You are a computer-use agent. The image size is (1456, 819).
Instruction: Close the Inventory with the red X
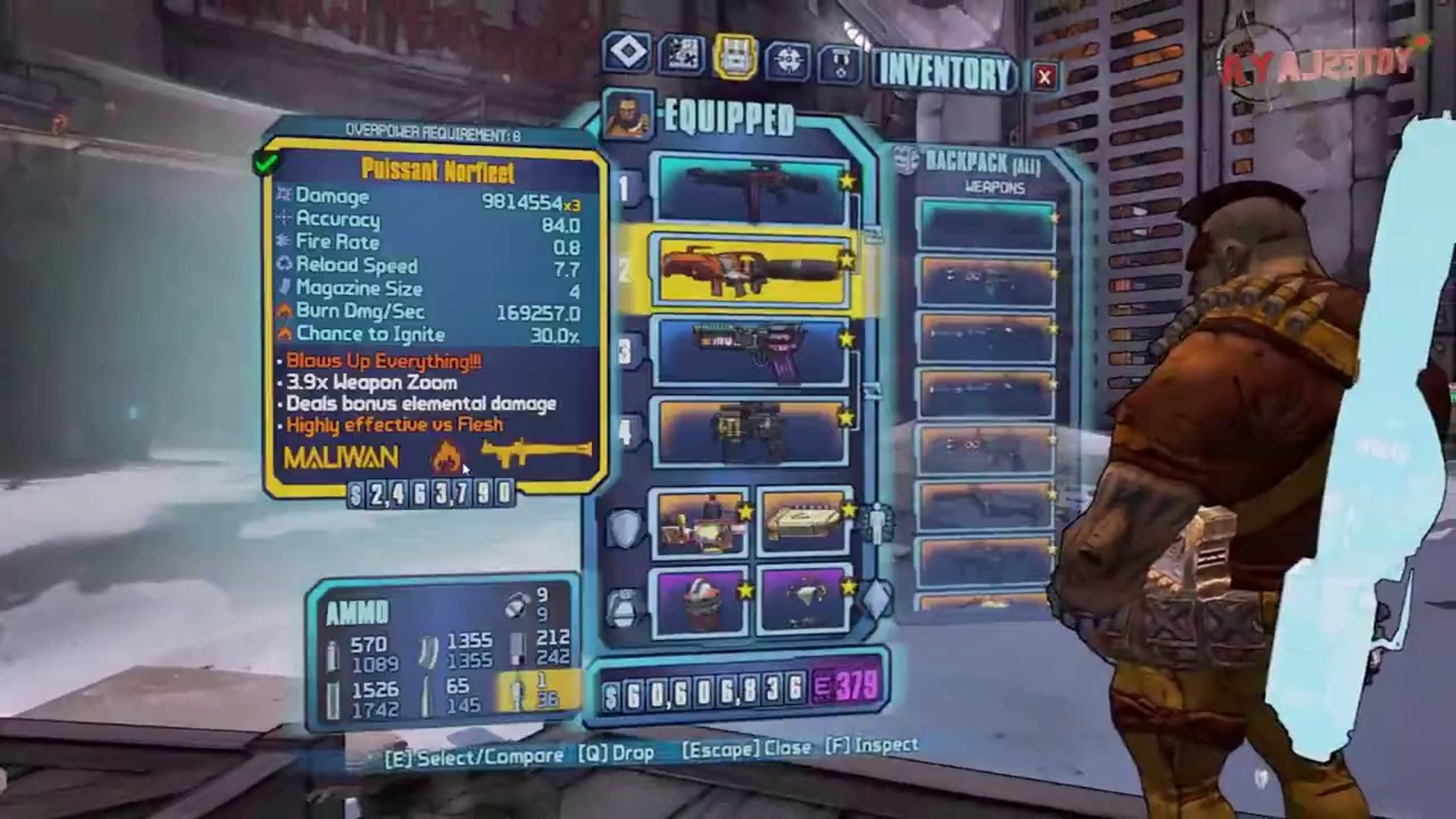coord(1044,77)
